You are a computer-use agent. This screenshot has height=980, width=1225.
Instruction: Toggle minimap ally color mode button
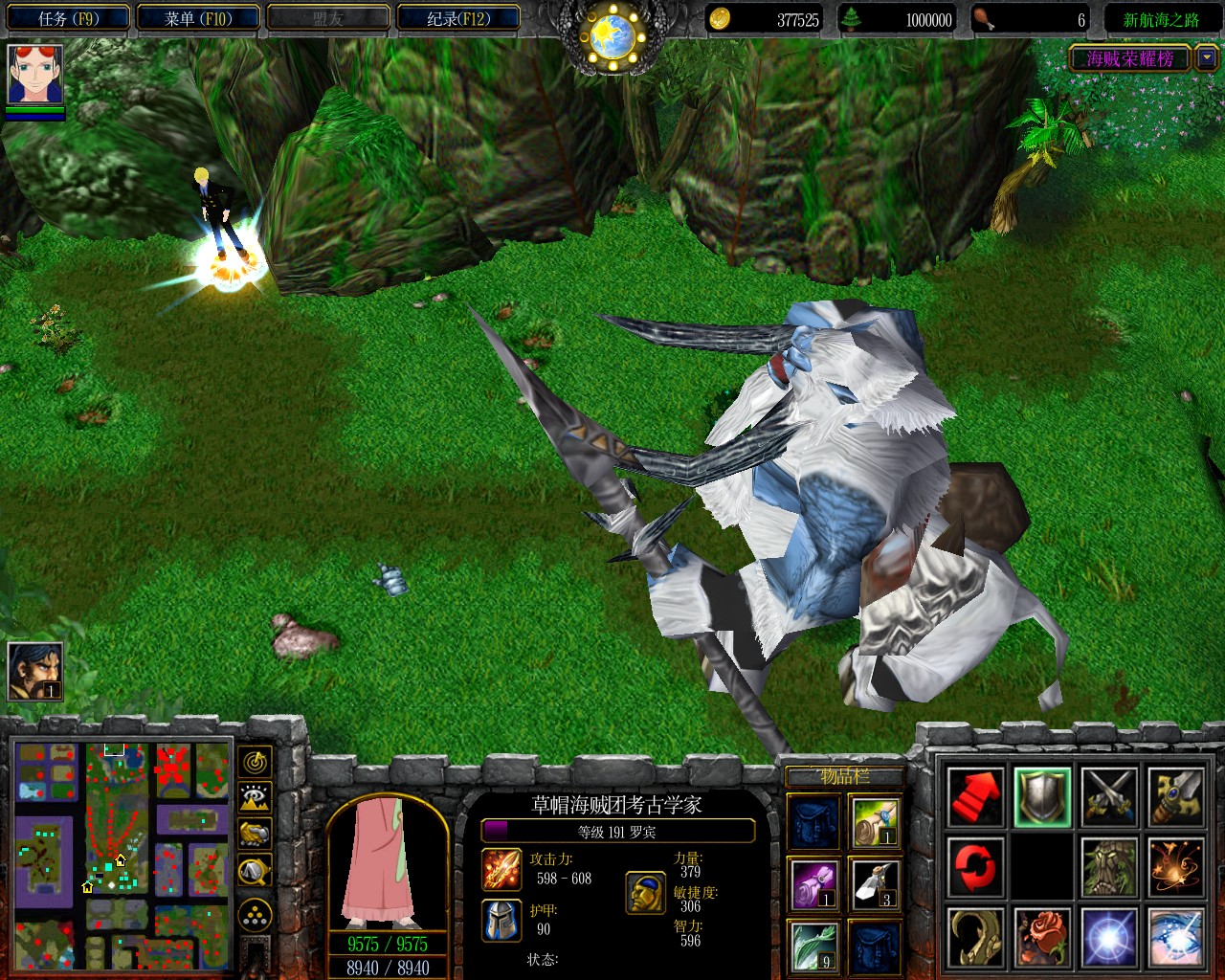(x=255, y=835)
